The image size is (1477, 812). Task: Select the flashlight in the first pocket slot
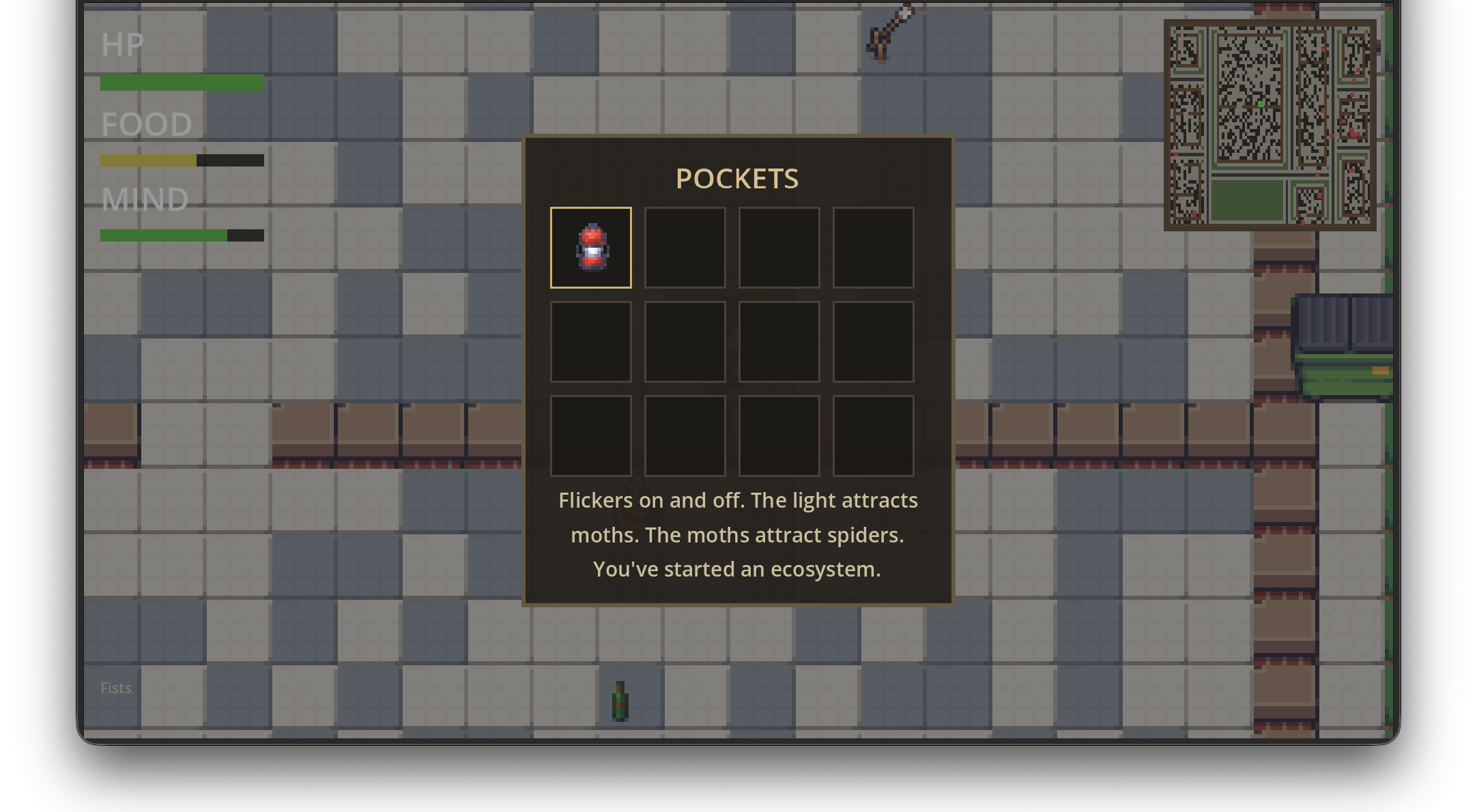591,248
